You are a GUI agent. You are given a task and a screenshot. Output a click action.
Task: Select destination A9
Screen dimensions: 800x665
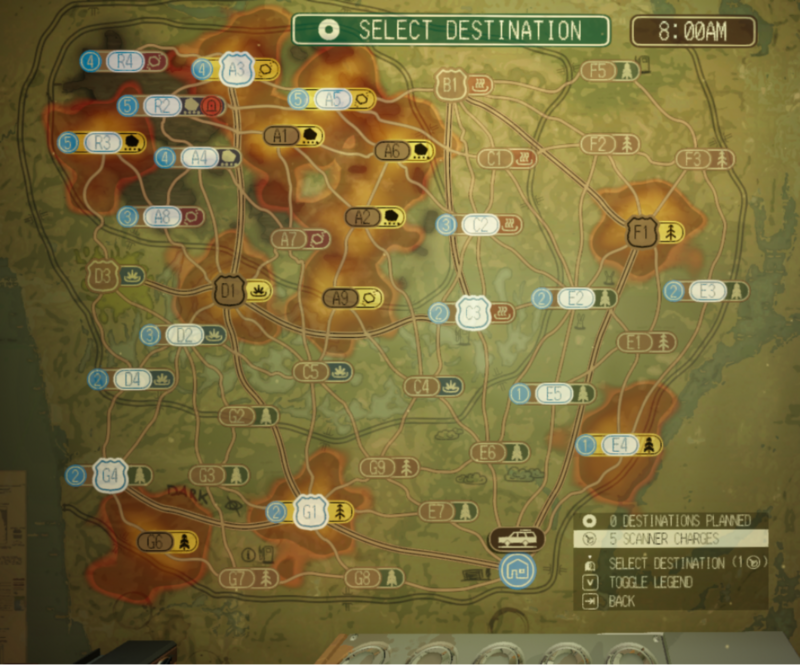click(x=341, y=297)
